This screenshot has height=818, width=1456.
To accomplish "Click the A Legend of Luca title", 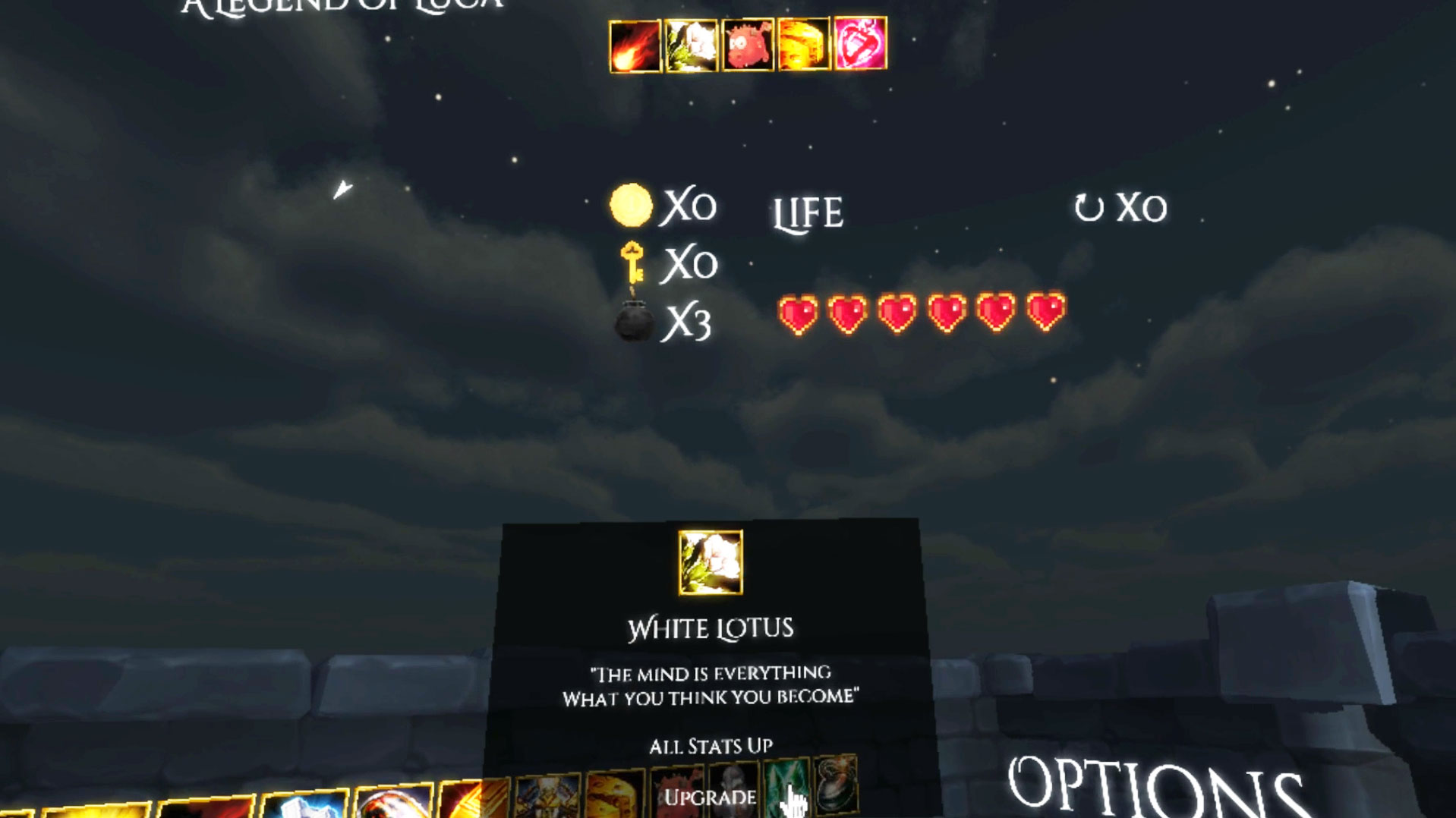I will (x=341, y=8).
